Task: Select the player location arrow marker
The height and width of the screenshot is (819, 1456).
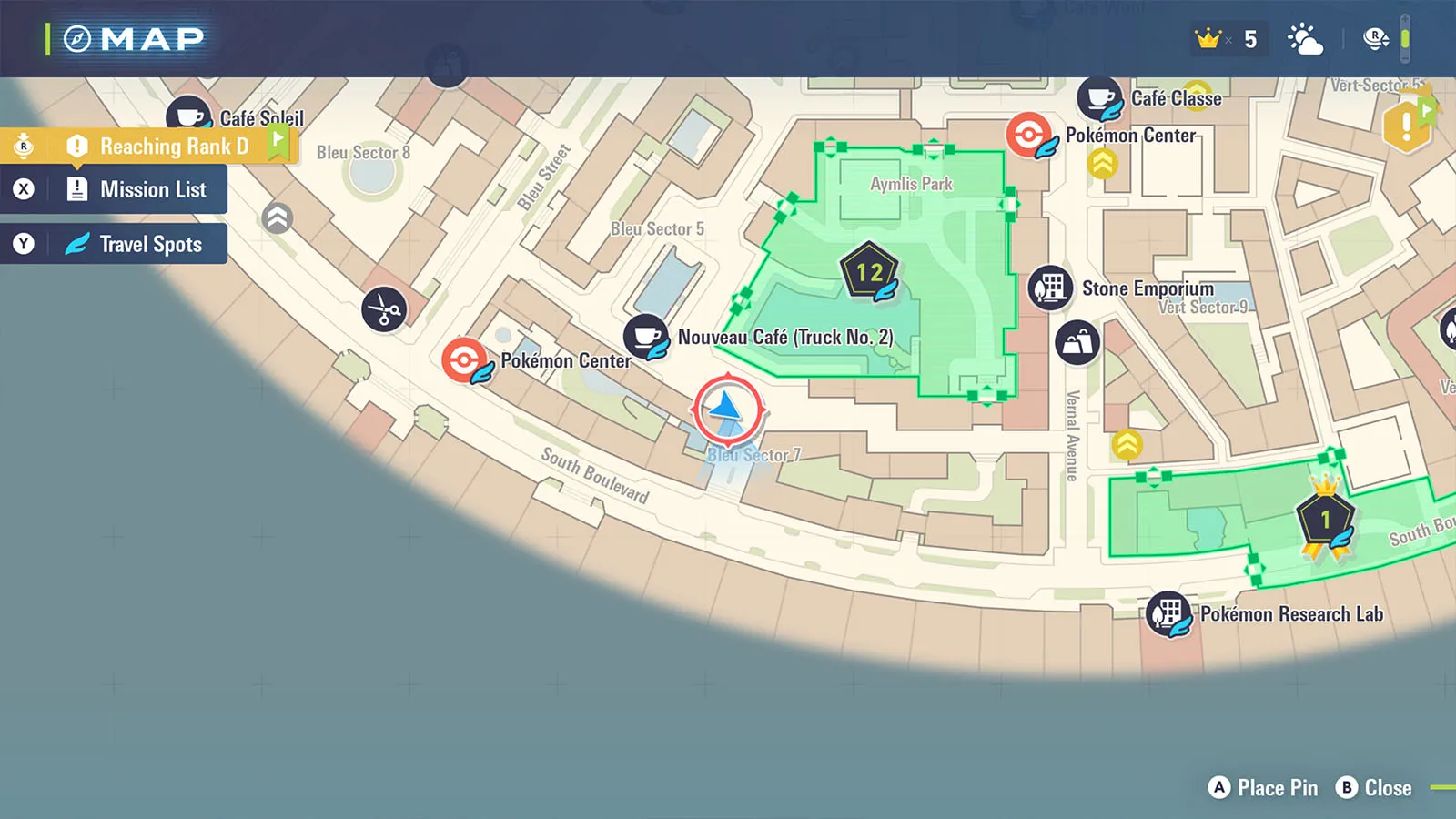Action: coord(727,408)
